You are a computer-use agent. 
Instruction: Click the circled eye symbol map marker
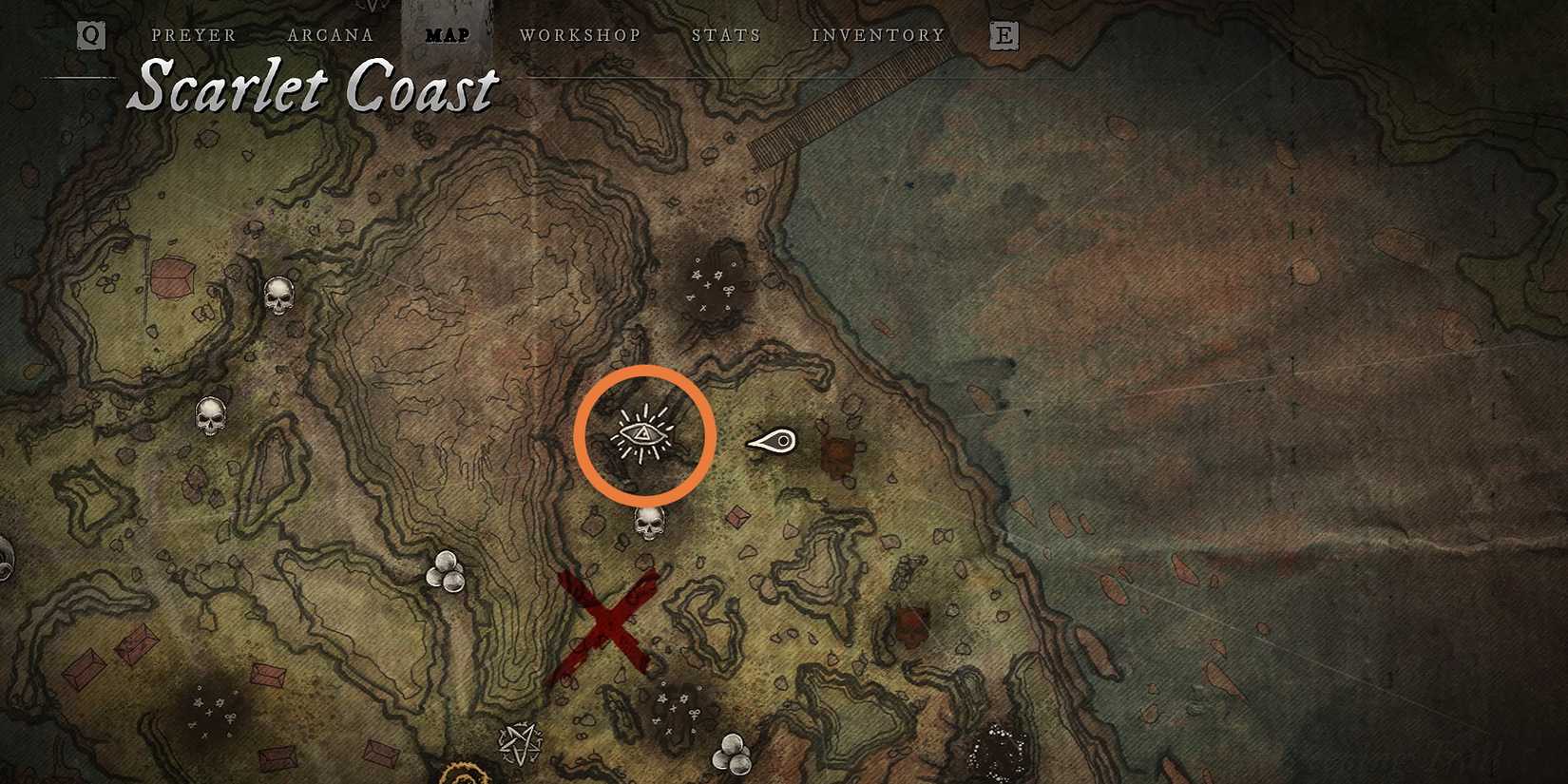pyautogui.click(x=644, y=434)
